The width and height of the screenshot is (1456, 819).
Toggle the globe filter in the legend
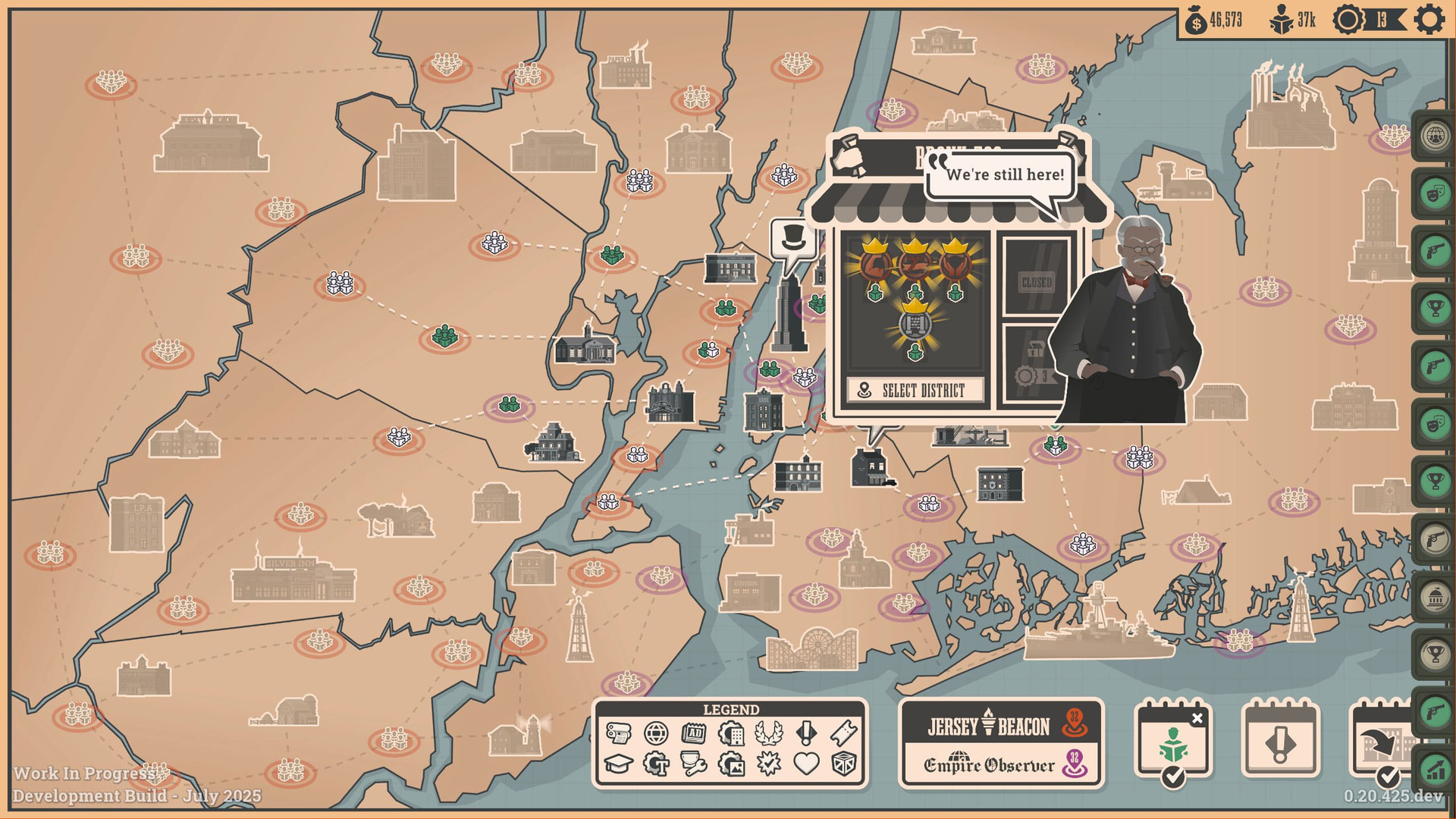coord(656,733)
